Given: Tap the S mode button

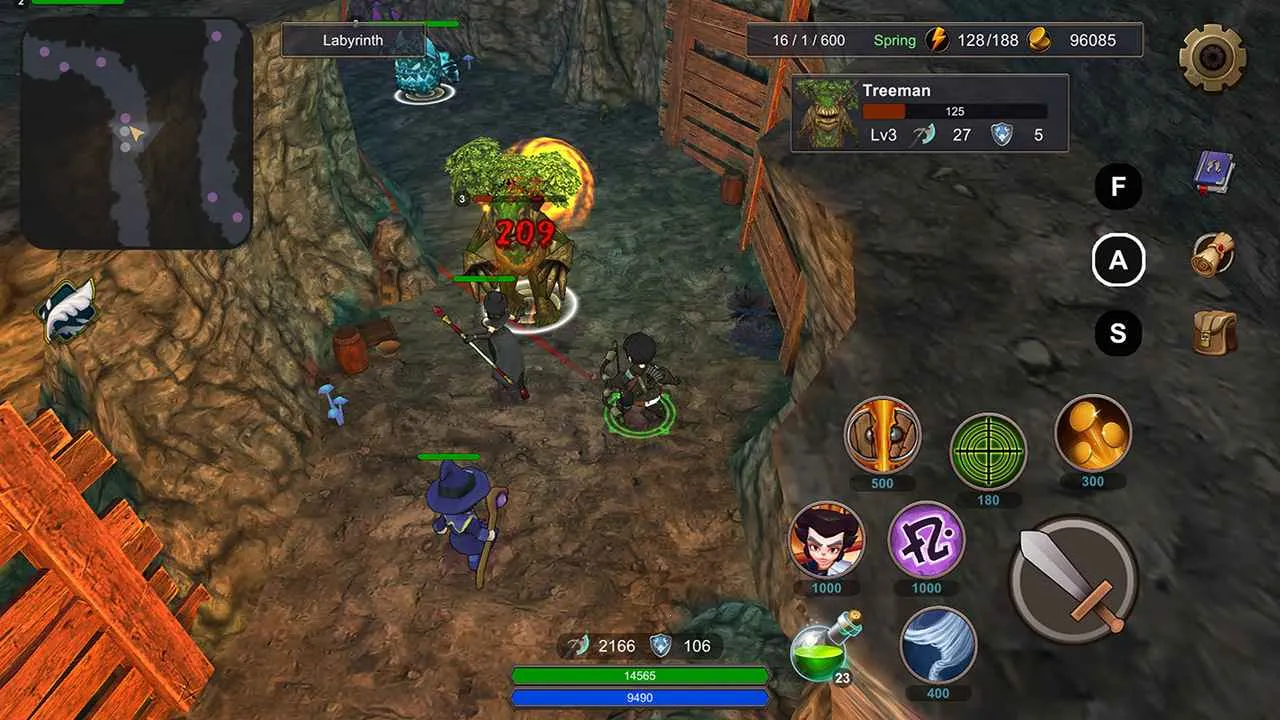Looking at the screenshot, I should (x=1118, y=333).
